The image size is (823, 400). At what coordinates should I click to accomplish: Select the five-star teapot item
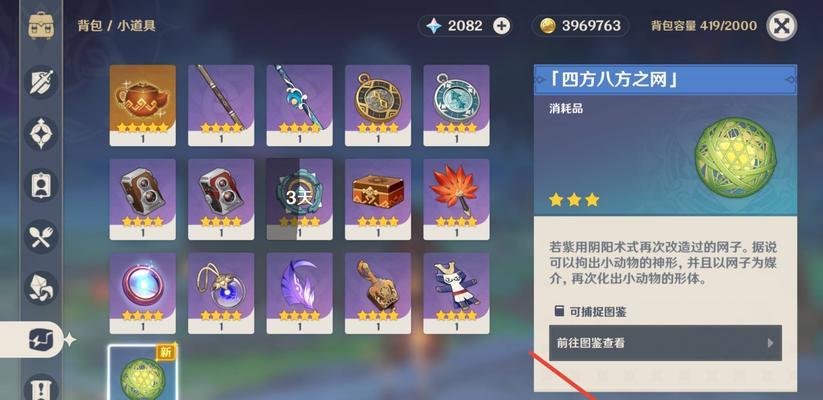click(142, 100)
